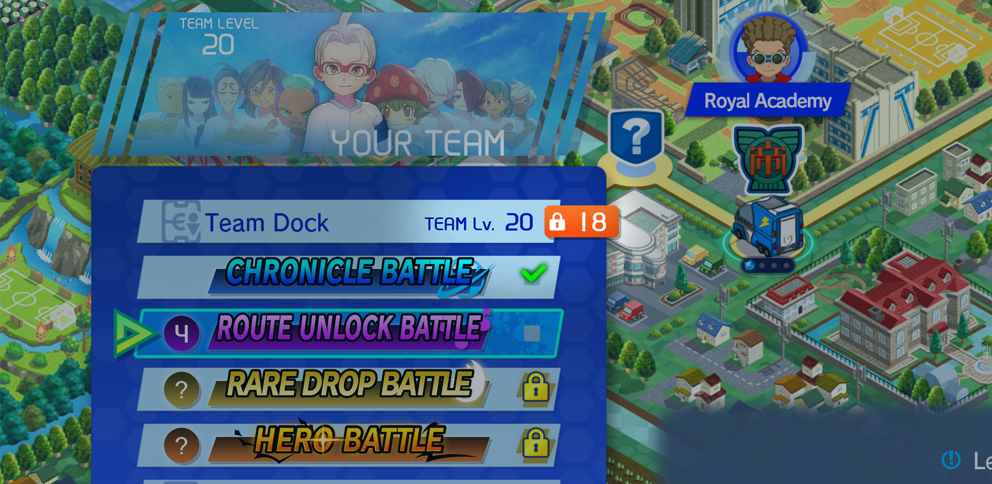Select the caravan bus map icon
The width and height of the screenshot is (992, 484).
click(768, 230)
